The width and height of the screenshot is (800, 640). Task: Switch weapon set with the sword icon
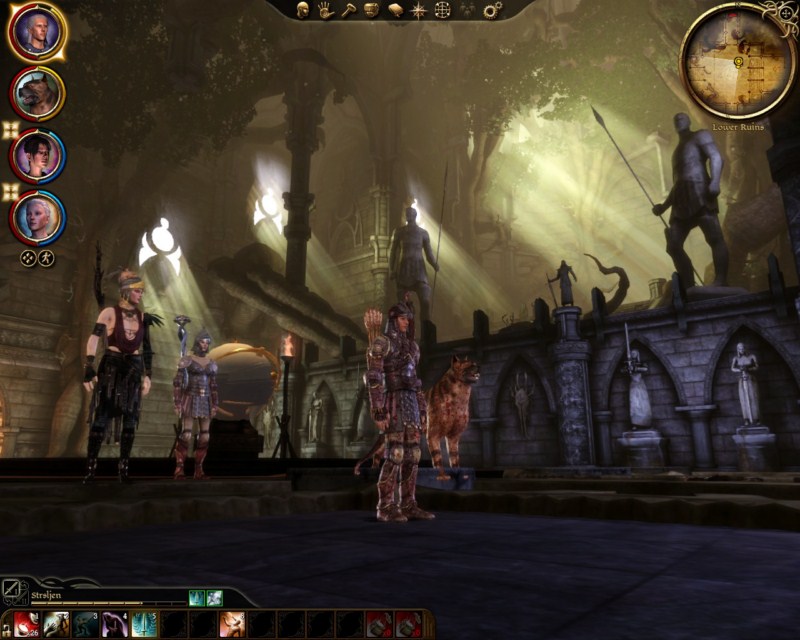[13, 590]
